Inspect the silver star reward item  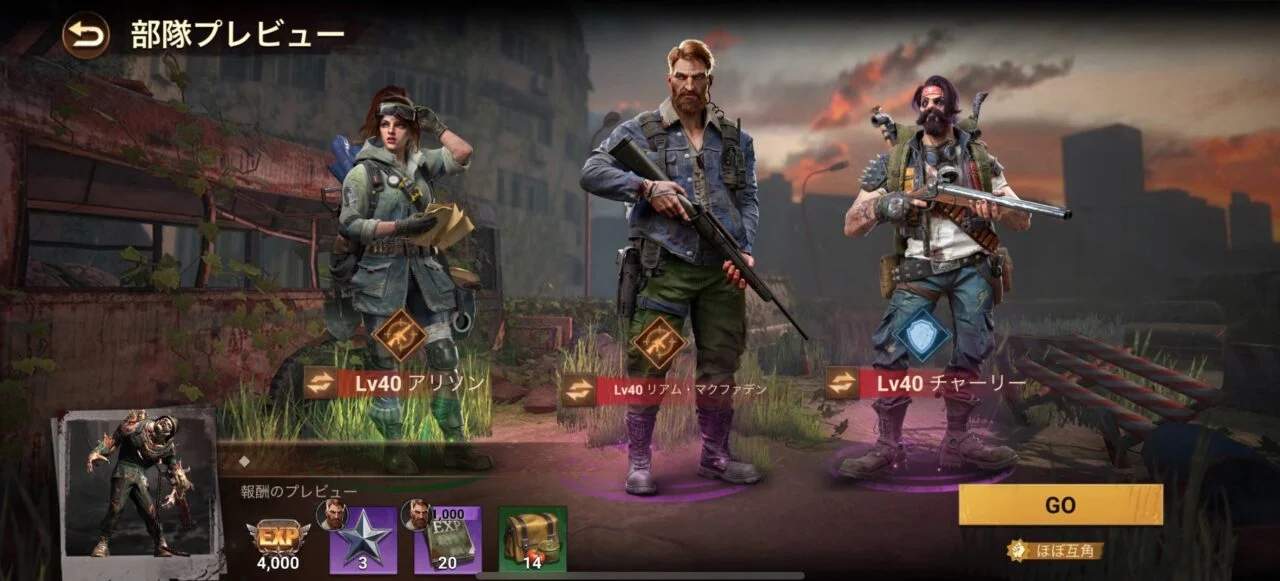coord(364,540)
